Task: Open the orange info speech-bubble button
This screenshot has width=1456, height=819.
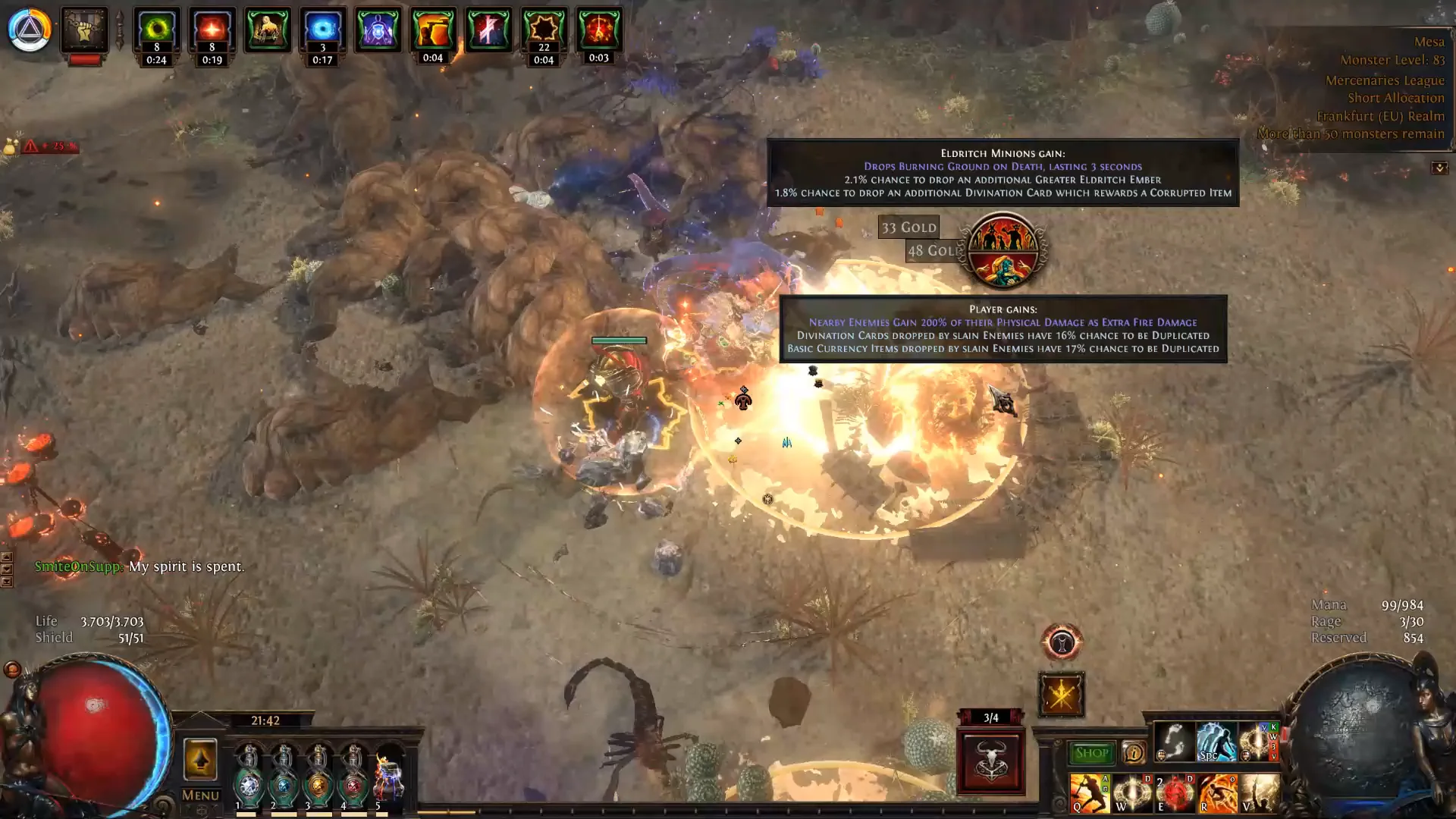Action: [x=1134, y=753]
